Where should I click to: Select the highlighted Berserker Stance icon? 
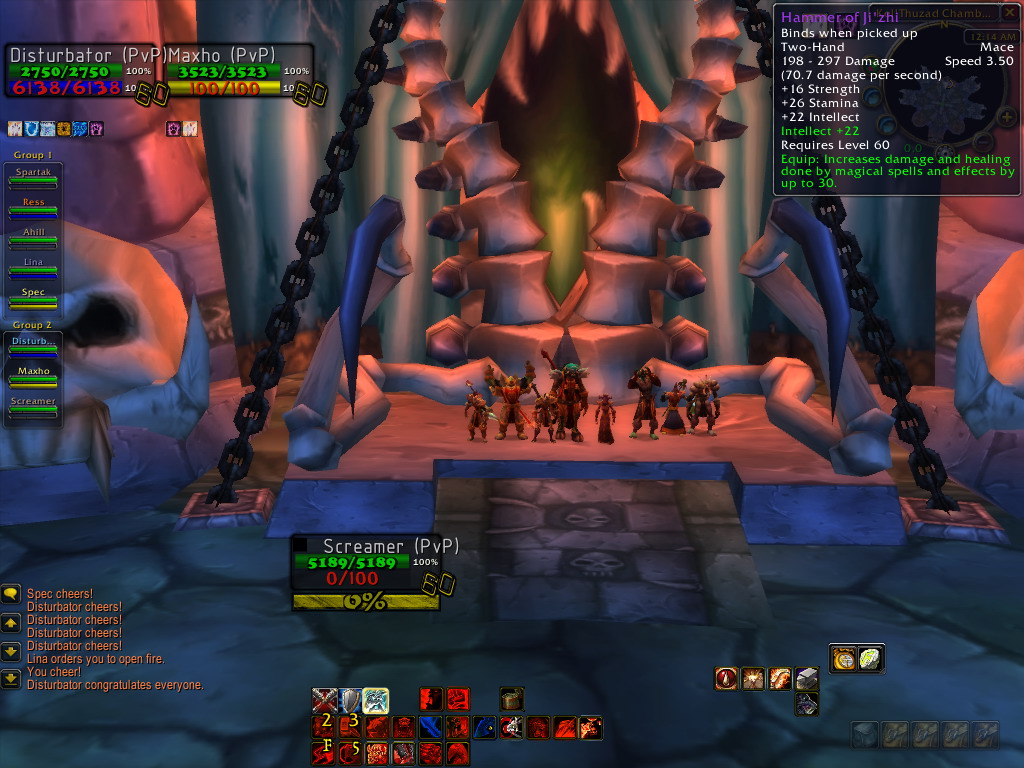376,700
